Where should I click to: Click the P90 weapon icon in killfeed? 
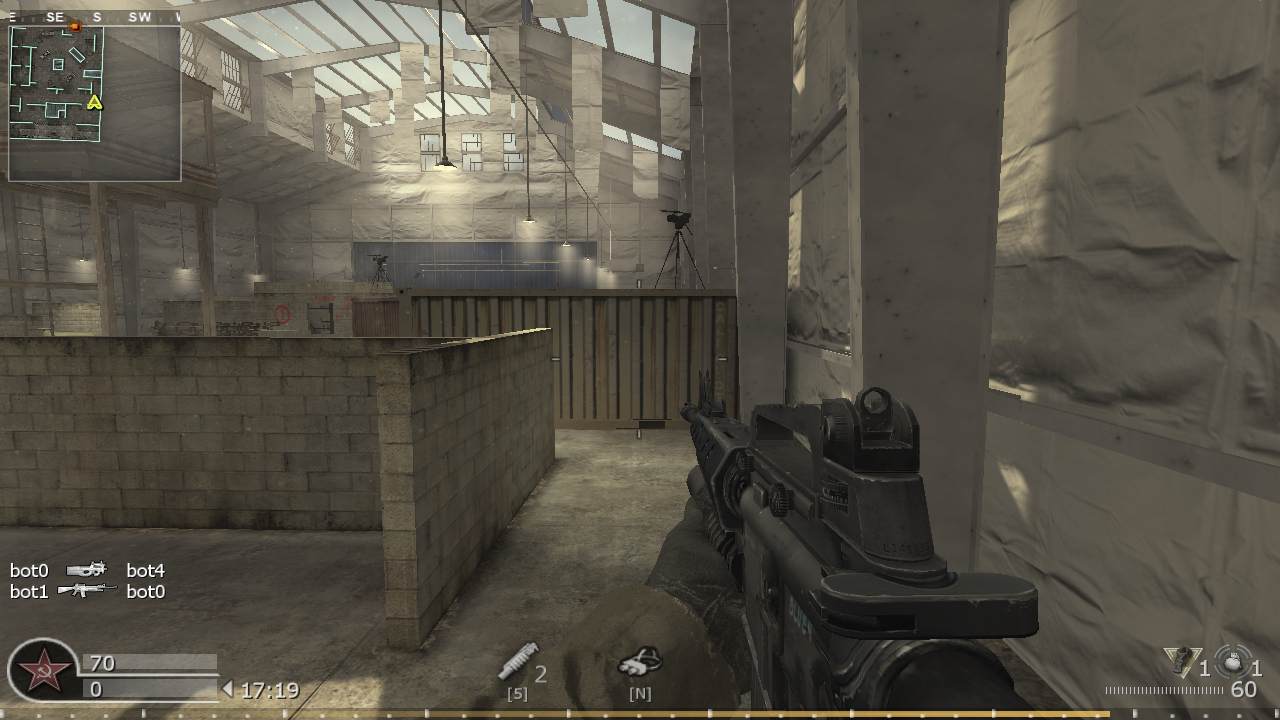[x=85, y=570]
